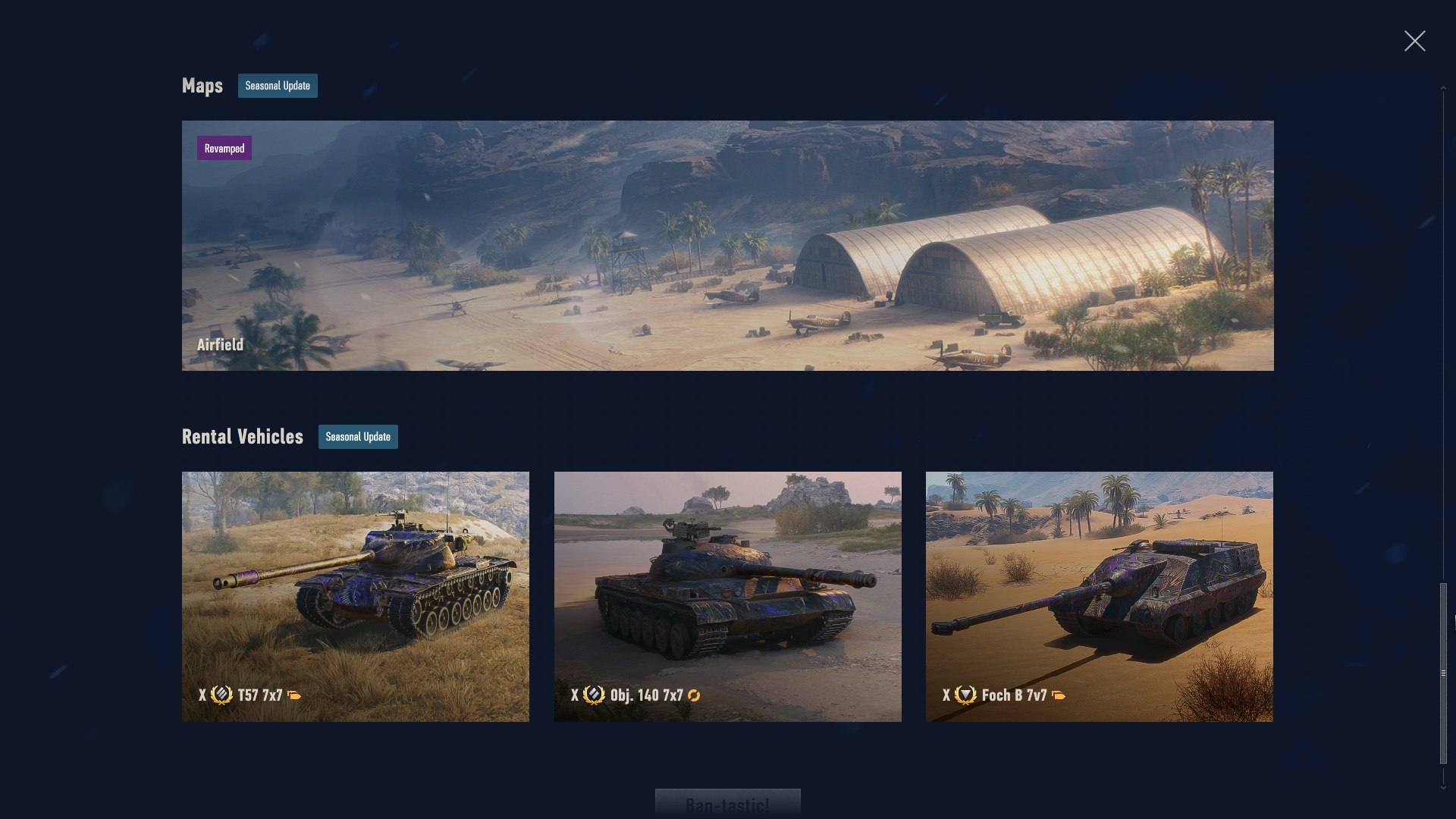
Task: Click the scrollbar up arrow
Action: [1443, 89]
